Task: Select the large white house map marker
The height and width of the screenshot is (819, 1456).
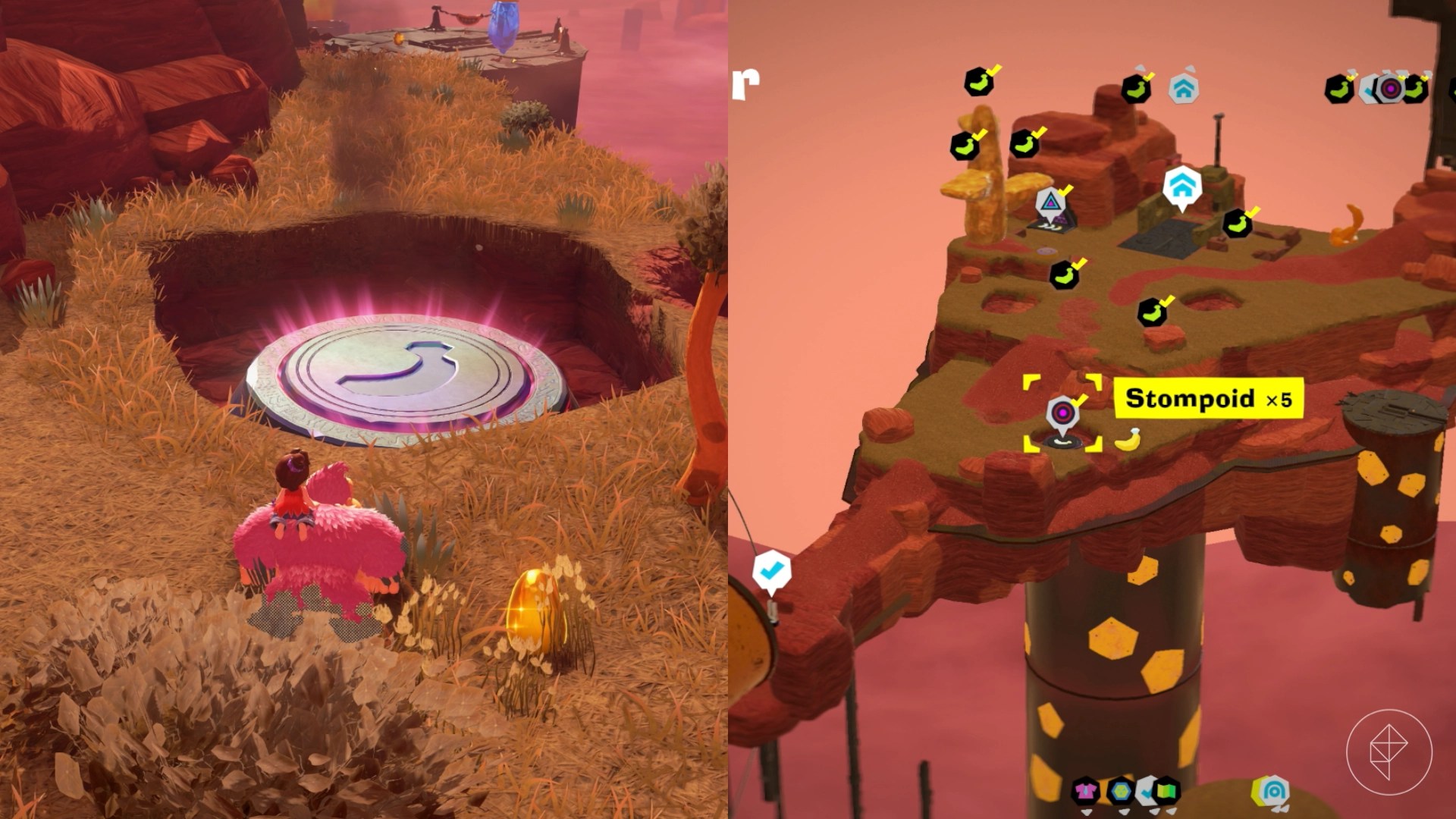Action: [1181, 187]
